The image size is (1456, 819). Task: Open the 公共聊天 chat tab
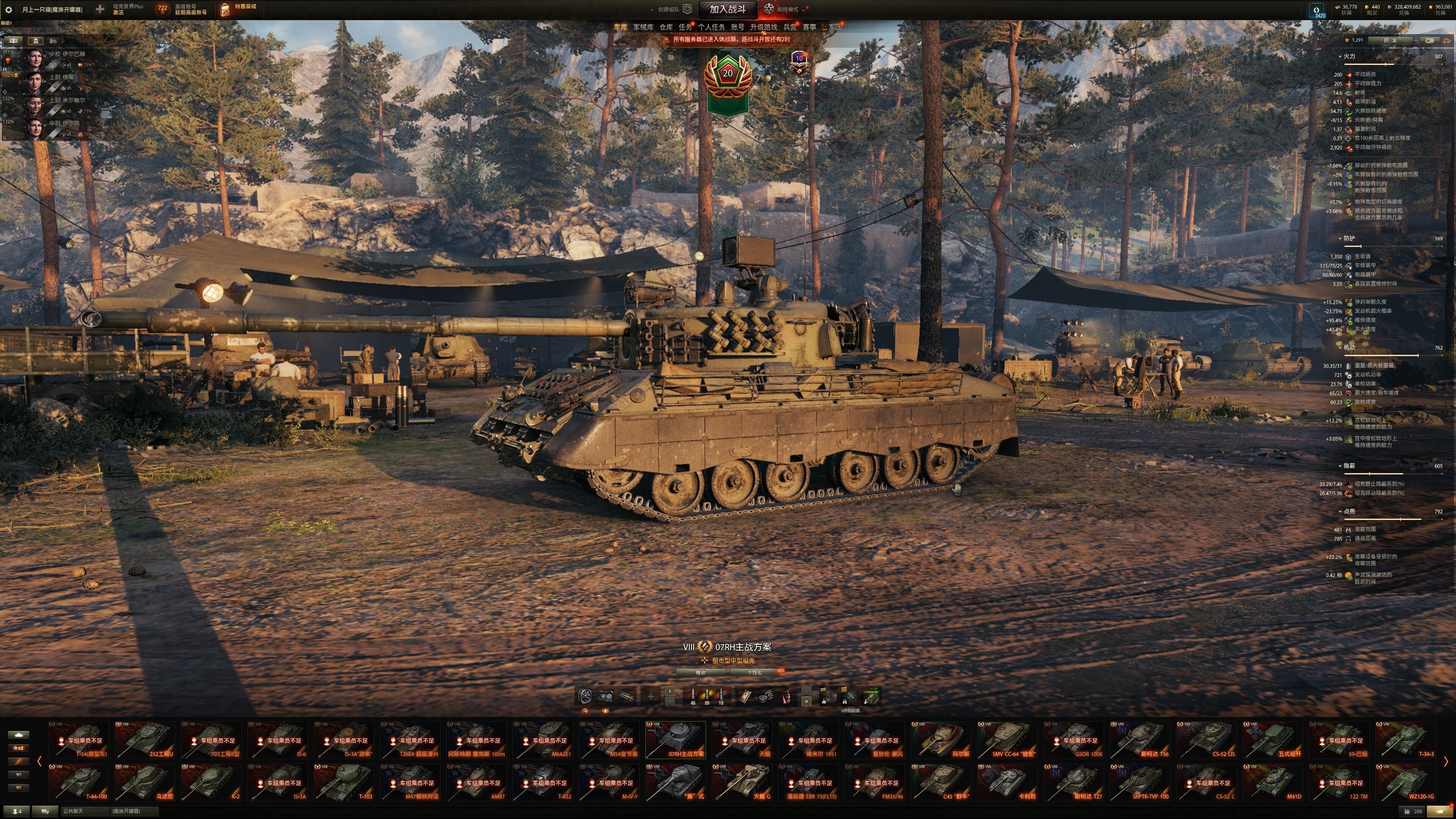(74, 811)
